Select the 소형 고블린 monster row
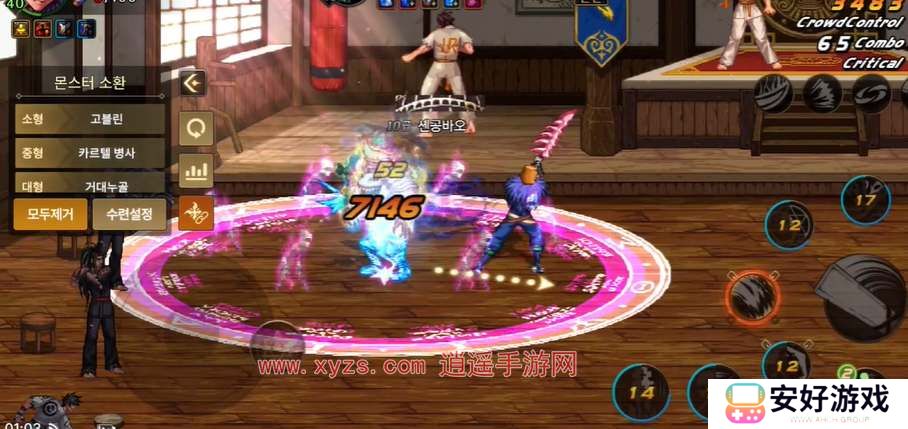This screenshot has height=429, width=908. 90,119
